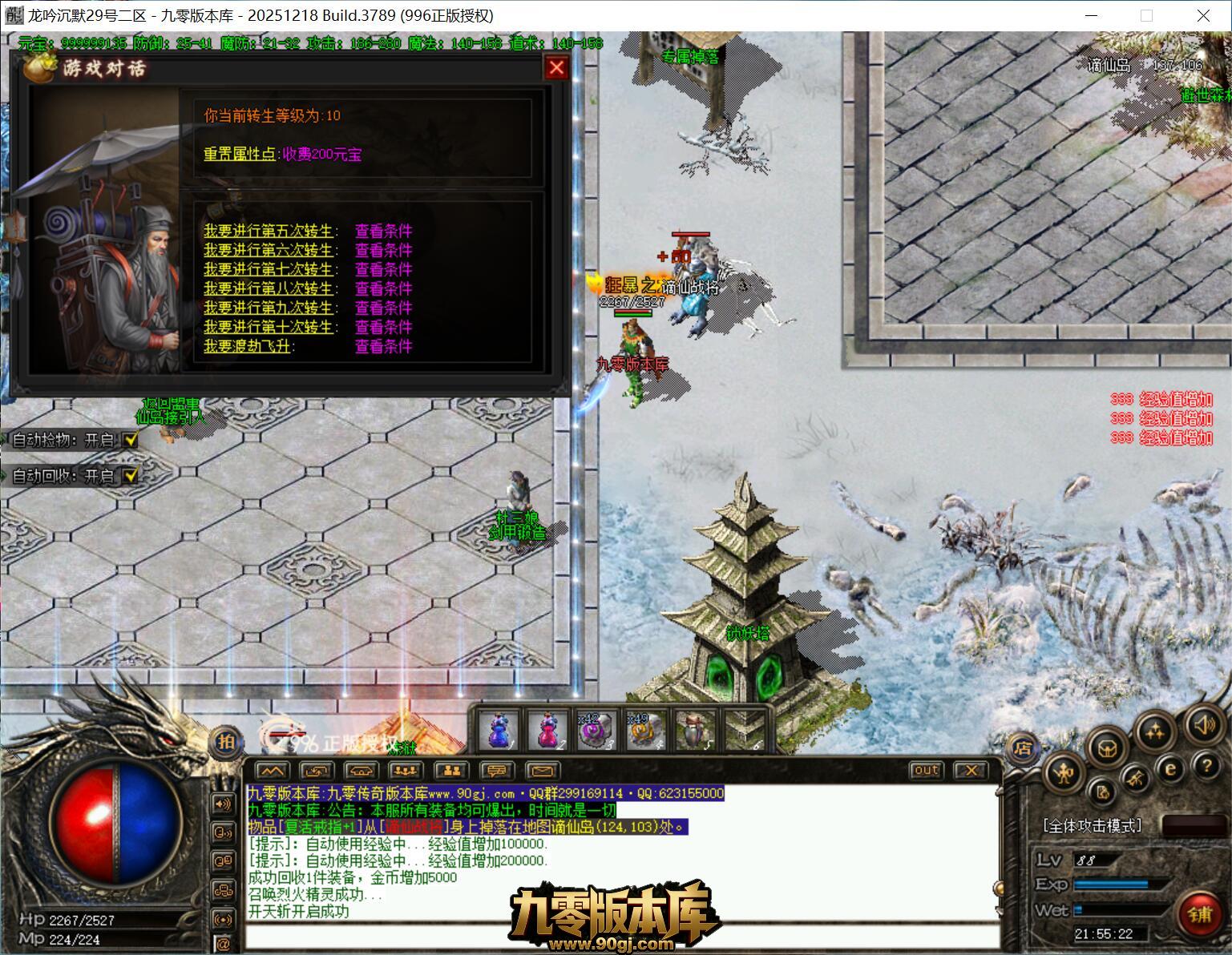1232x955 pixels.
Task: Choose the 我要渡劫飞升 option
Action: coord(248,346)
